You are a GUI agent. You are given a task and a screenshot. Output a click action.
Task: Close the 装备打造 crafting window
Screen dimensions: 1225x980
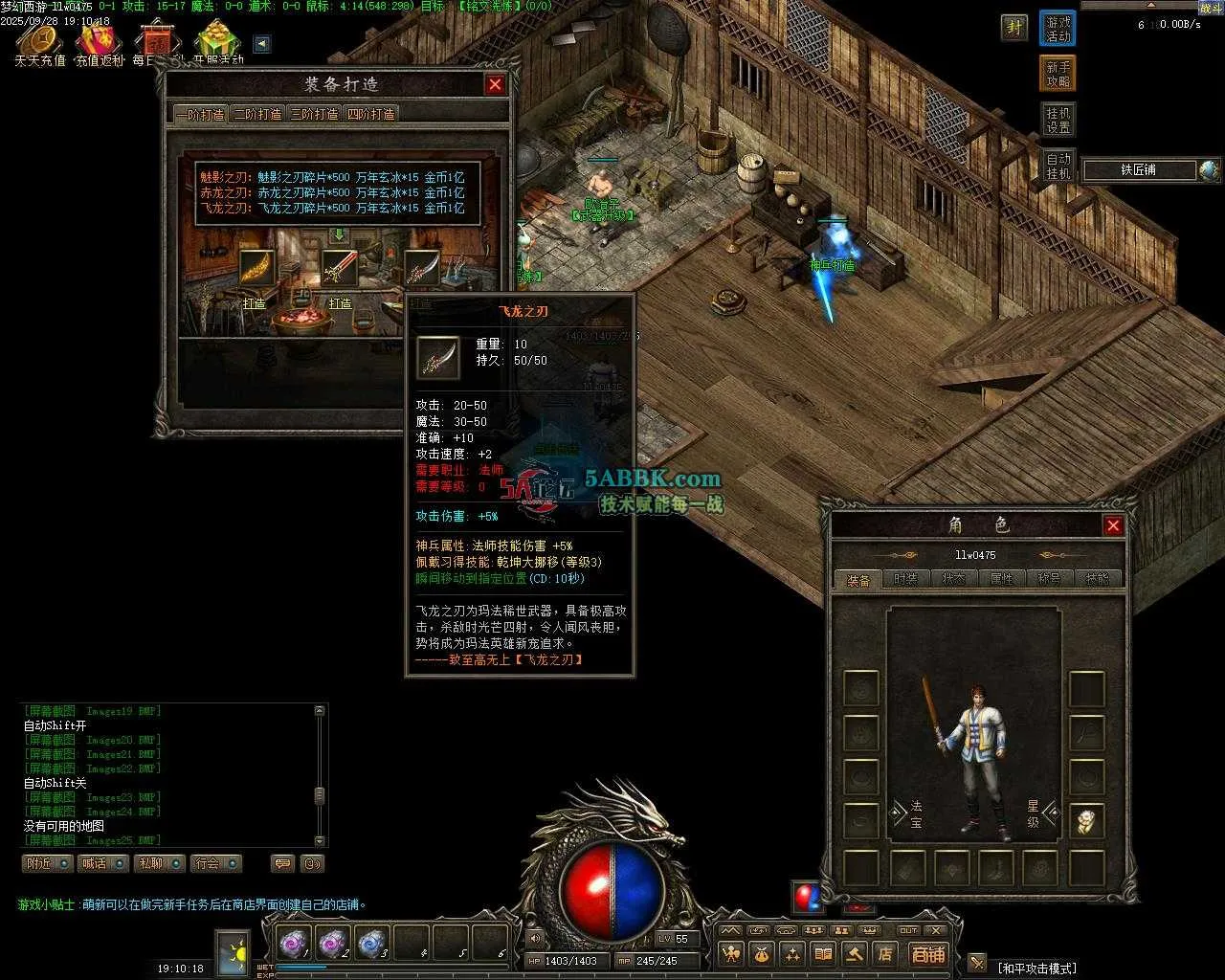tap(495, 84)
